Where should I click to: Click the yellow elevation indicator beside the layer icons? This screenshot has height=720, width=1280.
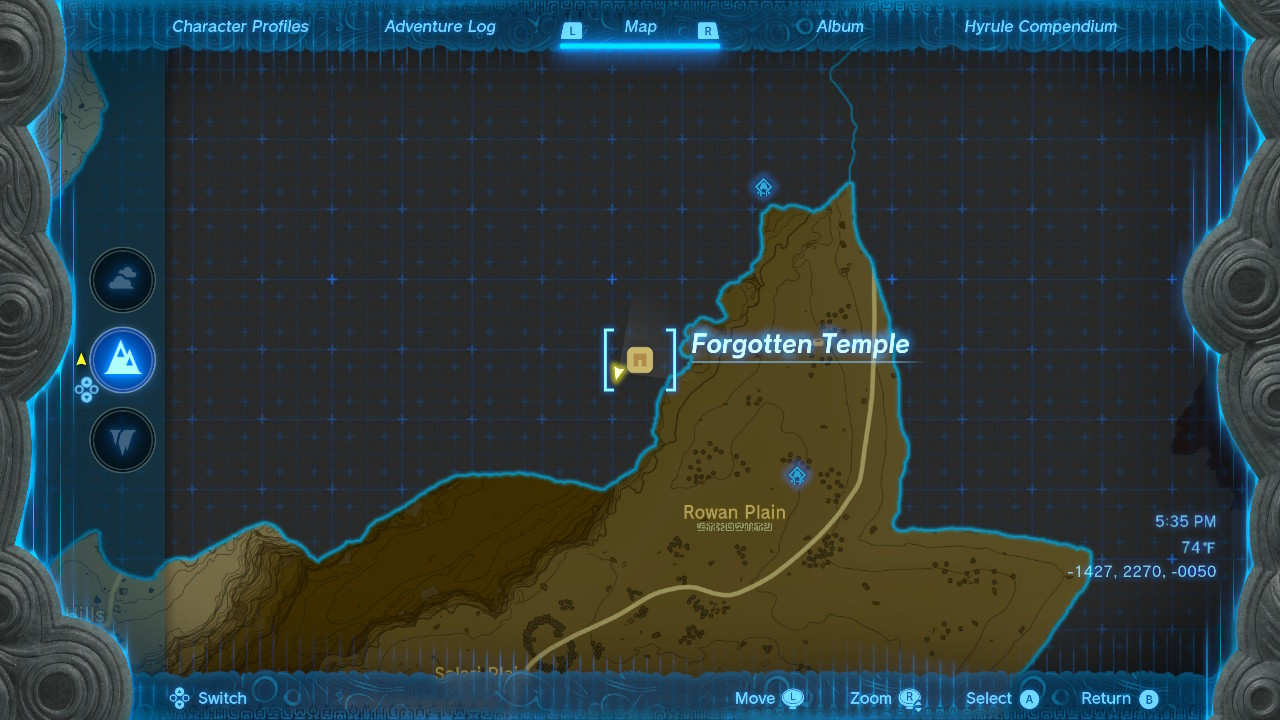[x=80, y=360]
